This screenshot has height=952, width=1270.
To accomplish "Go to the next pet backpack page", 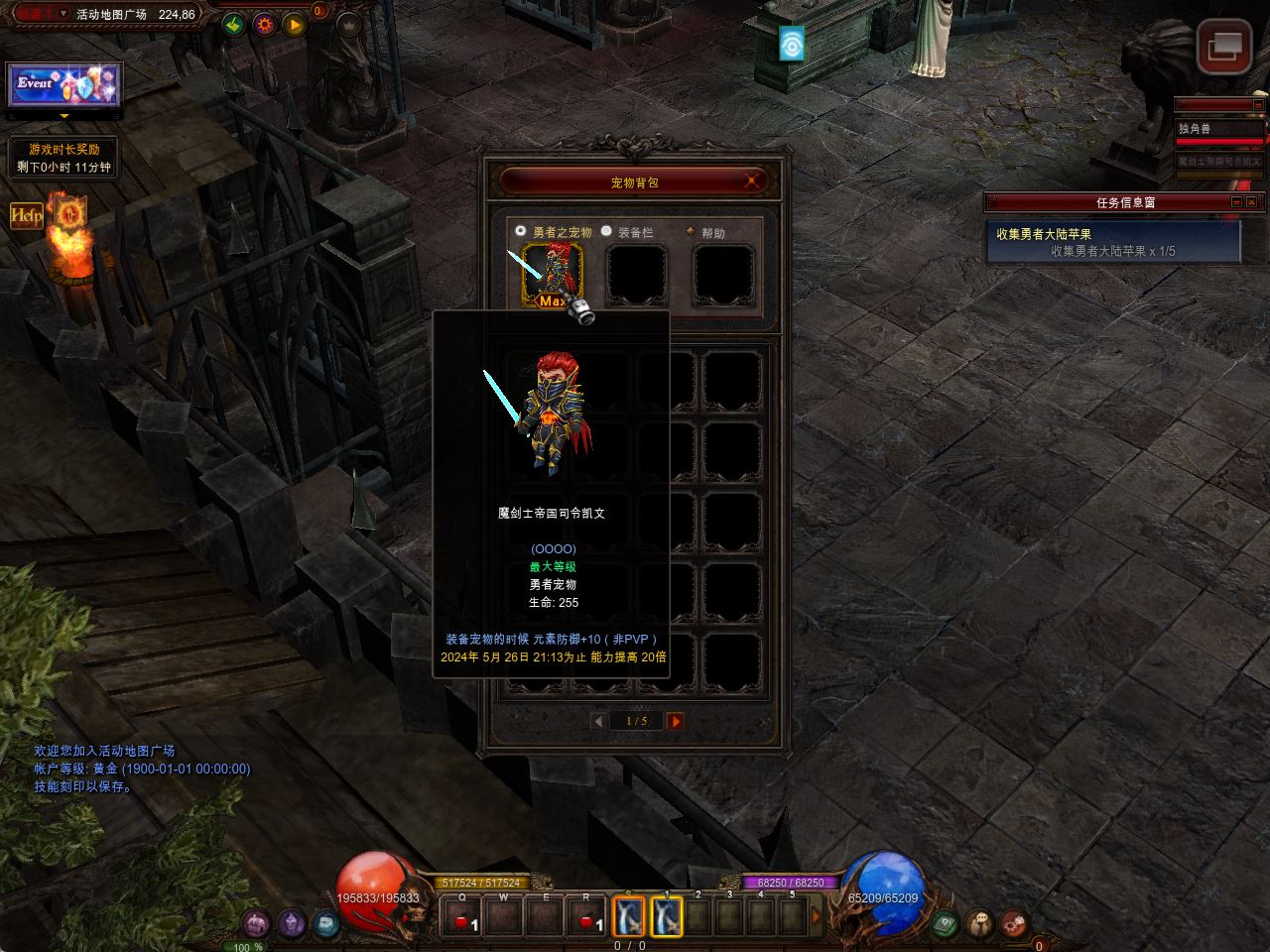I will (675, 721).
